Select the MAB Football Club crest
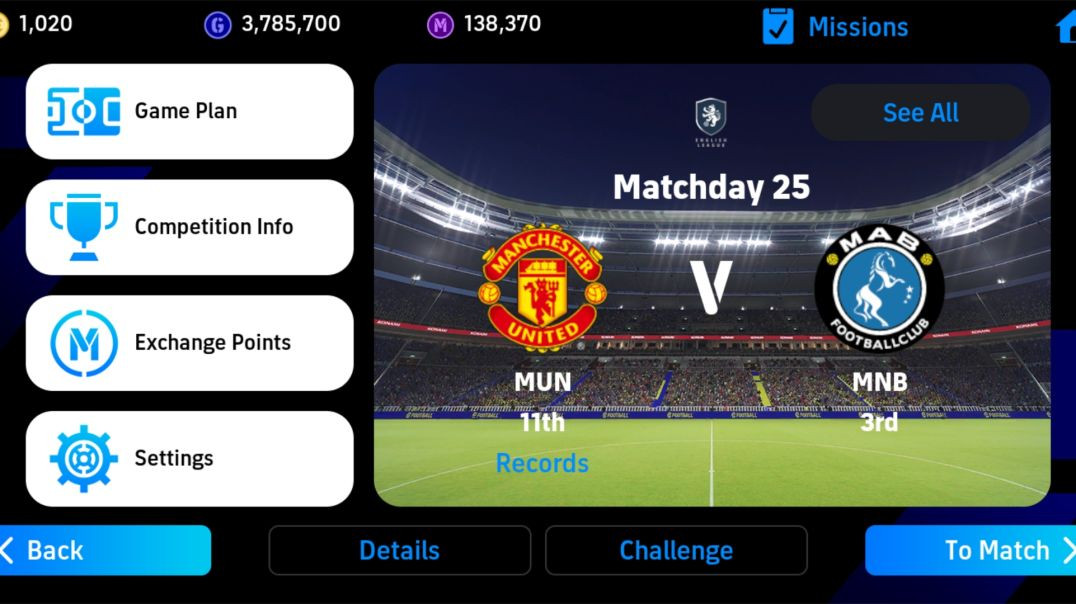Viewport: 1076px width, 604px height. pyautogui.click(x=880, y=288)
